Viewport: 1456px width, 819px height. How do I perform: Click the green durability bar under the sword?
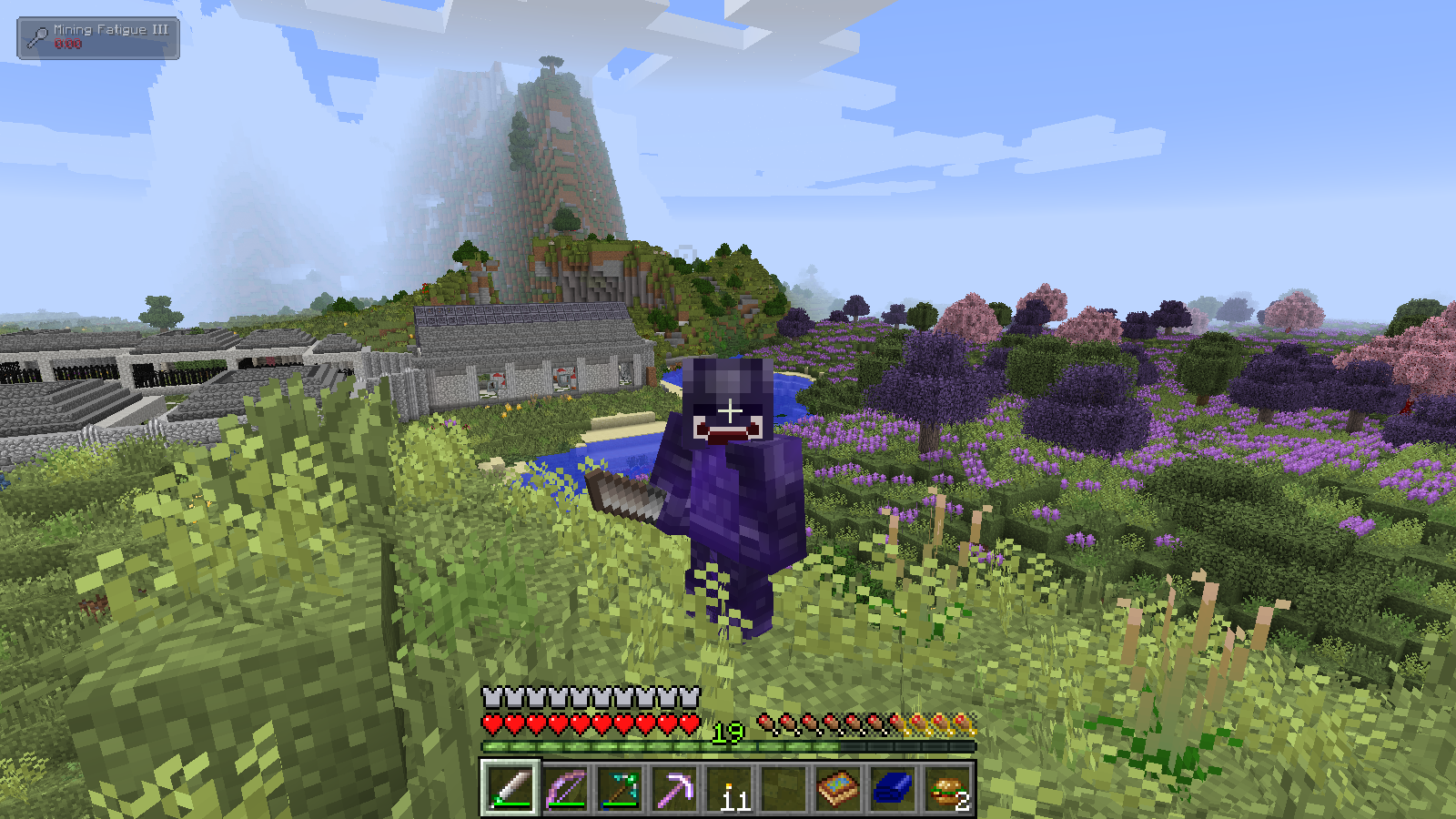pos(512,804)
